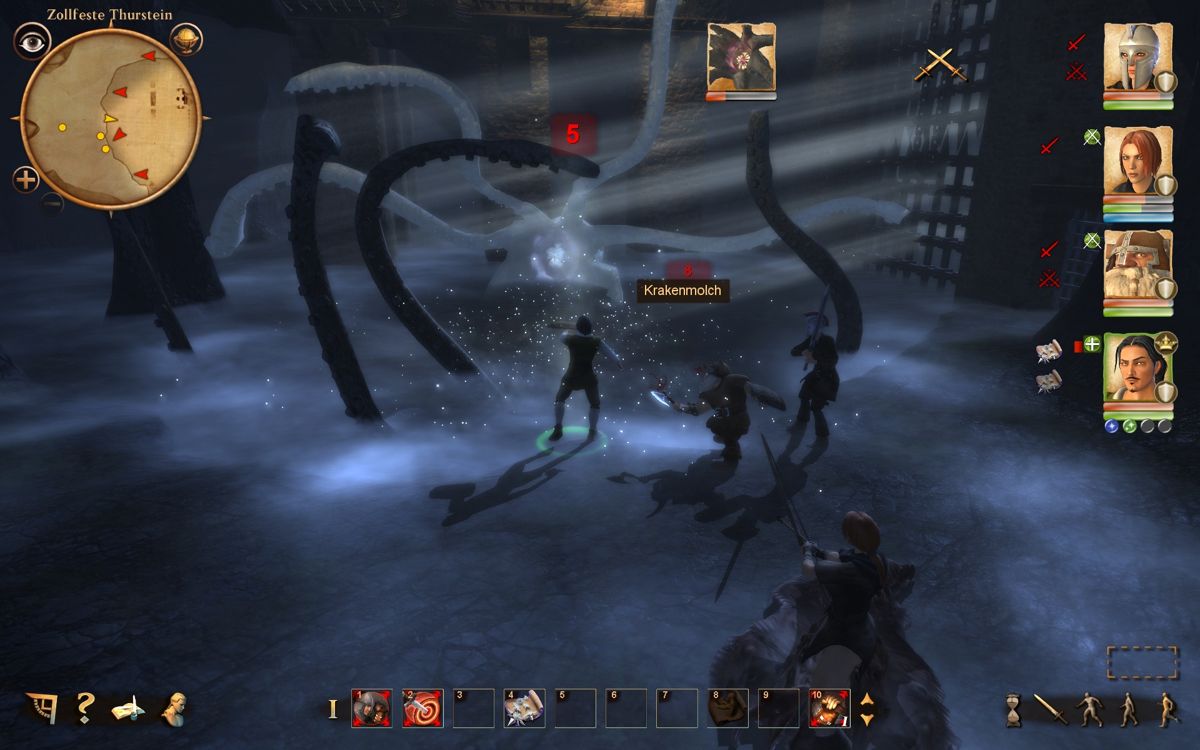The image size is (1200, 750).
Task: Open the help question mark icon
Action: pyautogui.click(x=86, y=706)
